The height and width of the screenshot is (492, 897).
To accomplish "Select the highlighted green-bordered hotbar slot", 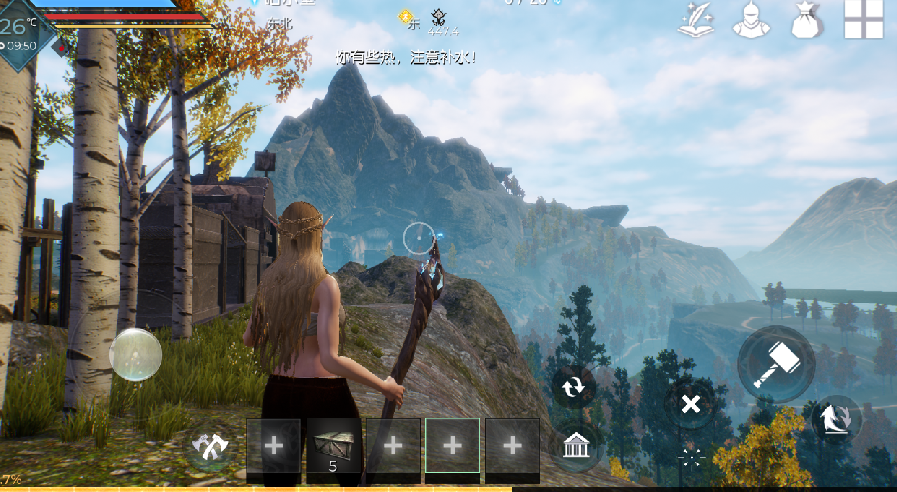I will [x=452, y=445].
